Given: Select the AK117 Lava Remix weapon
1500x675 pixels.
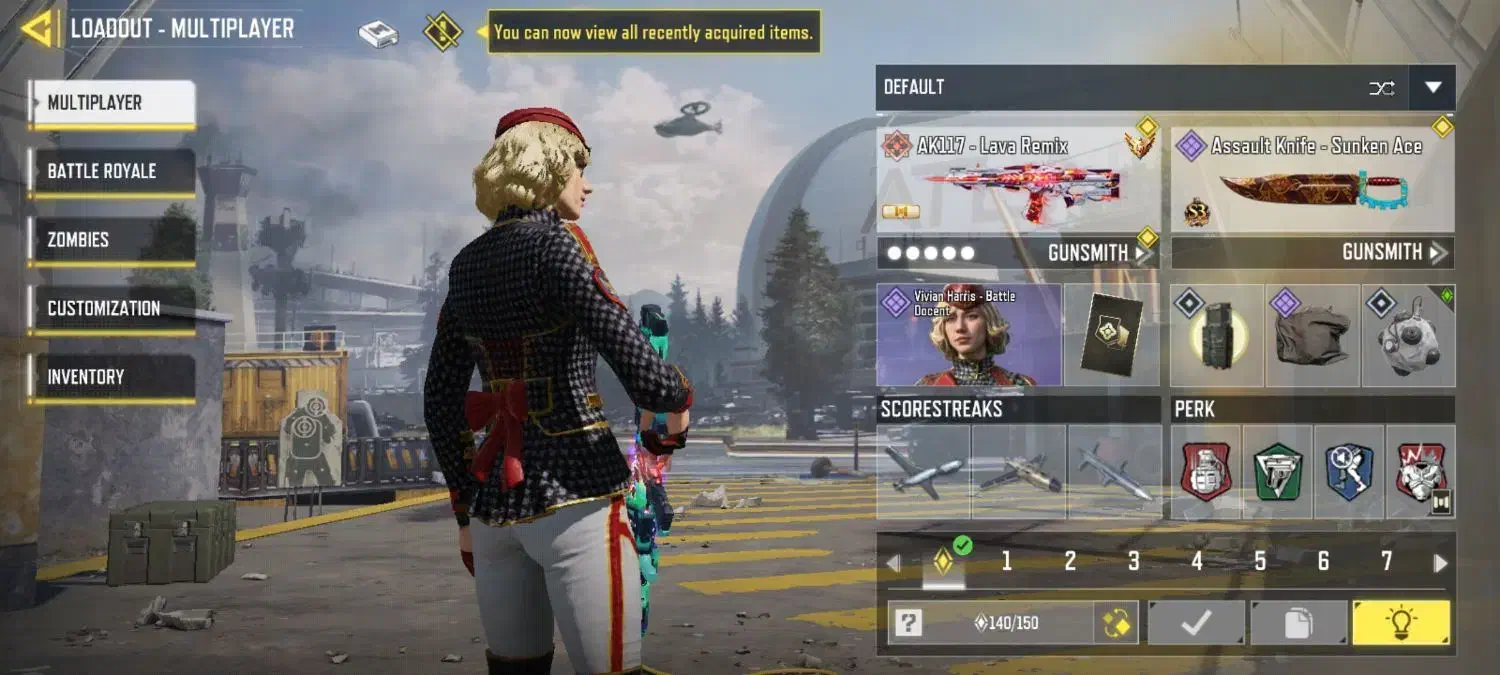Looking at the screenshot, I should pyautogui.click(x=1018, y=180).
